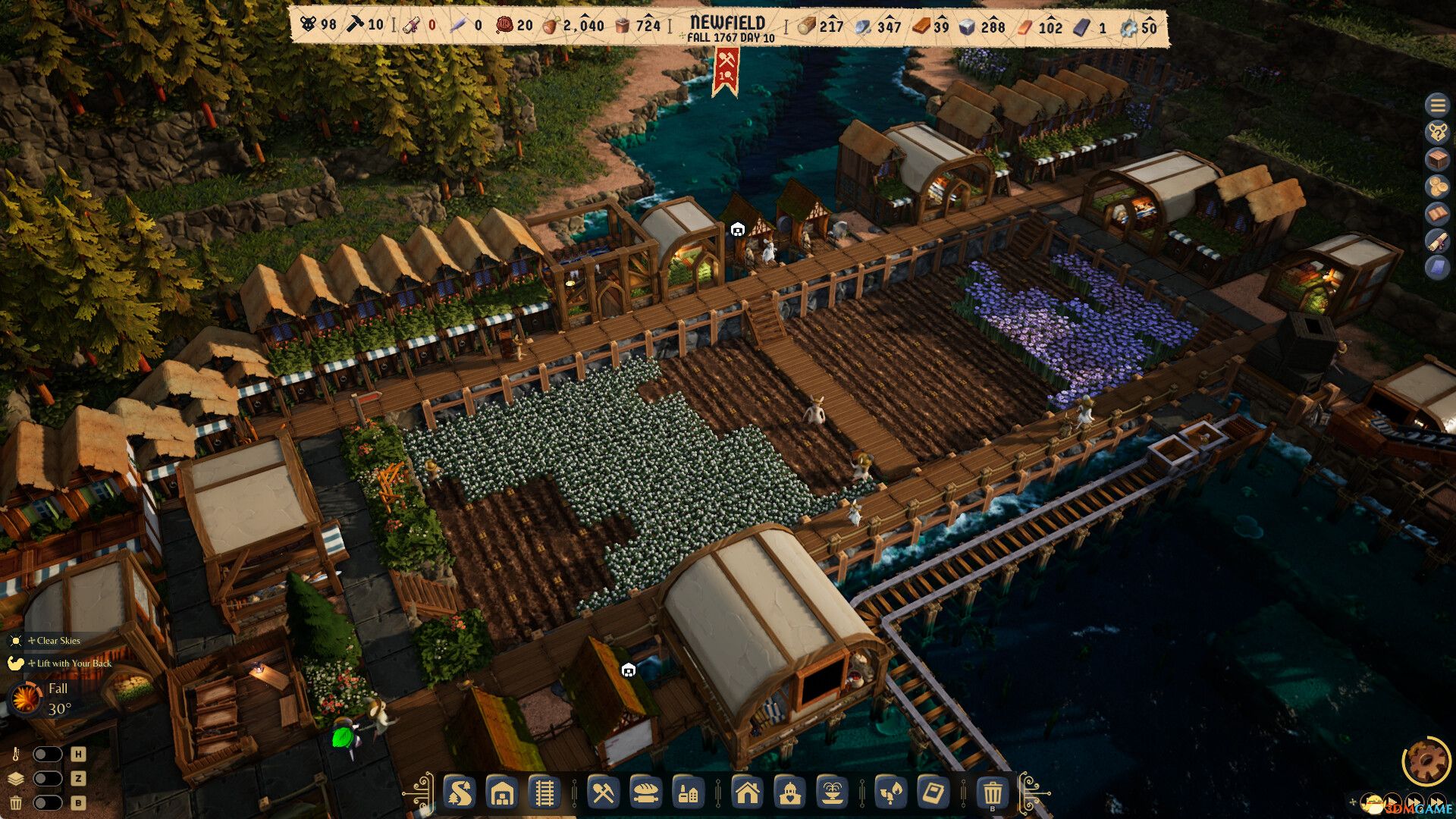Image resolution: width=1456 pixels, height=819 pixels.
Task: Select the rail track build category
Action: pyautogui.click(x=543, y=793)
